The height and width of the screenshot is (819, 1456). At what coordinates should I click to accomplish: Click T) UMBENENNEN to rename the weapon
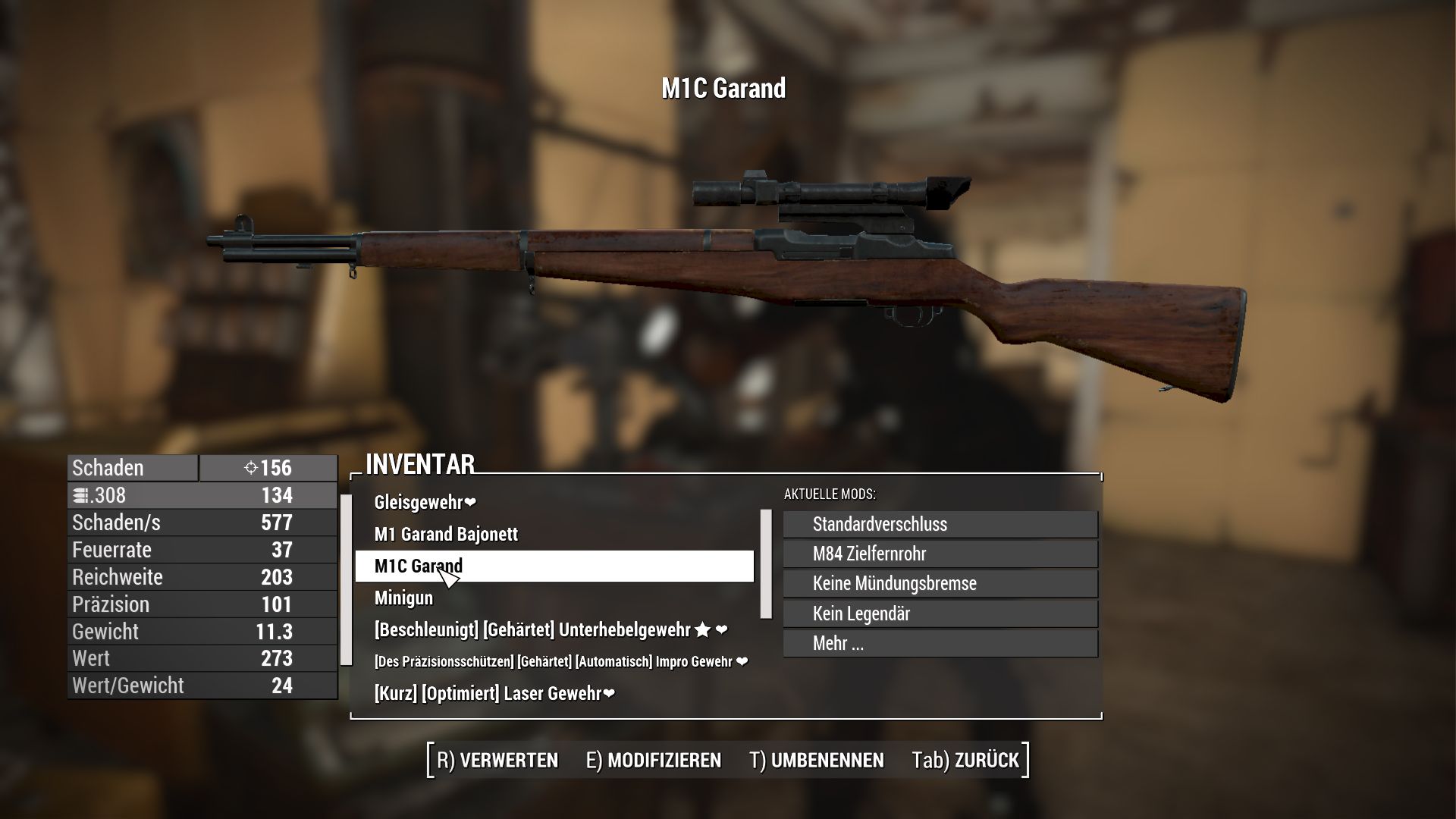tap(815, 759)
